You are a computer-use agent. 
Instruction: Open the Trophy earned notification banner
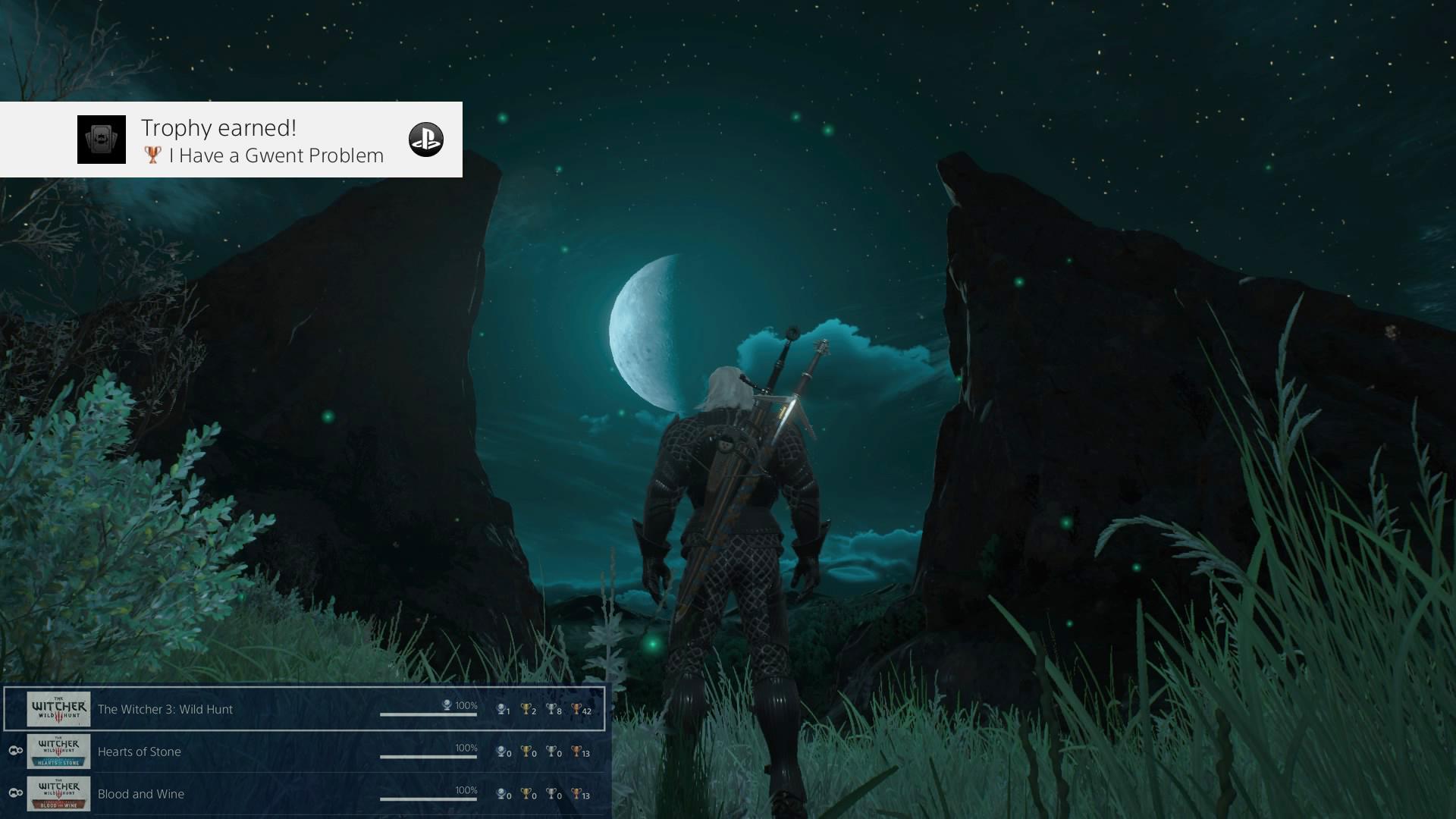(227, 140)
